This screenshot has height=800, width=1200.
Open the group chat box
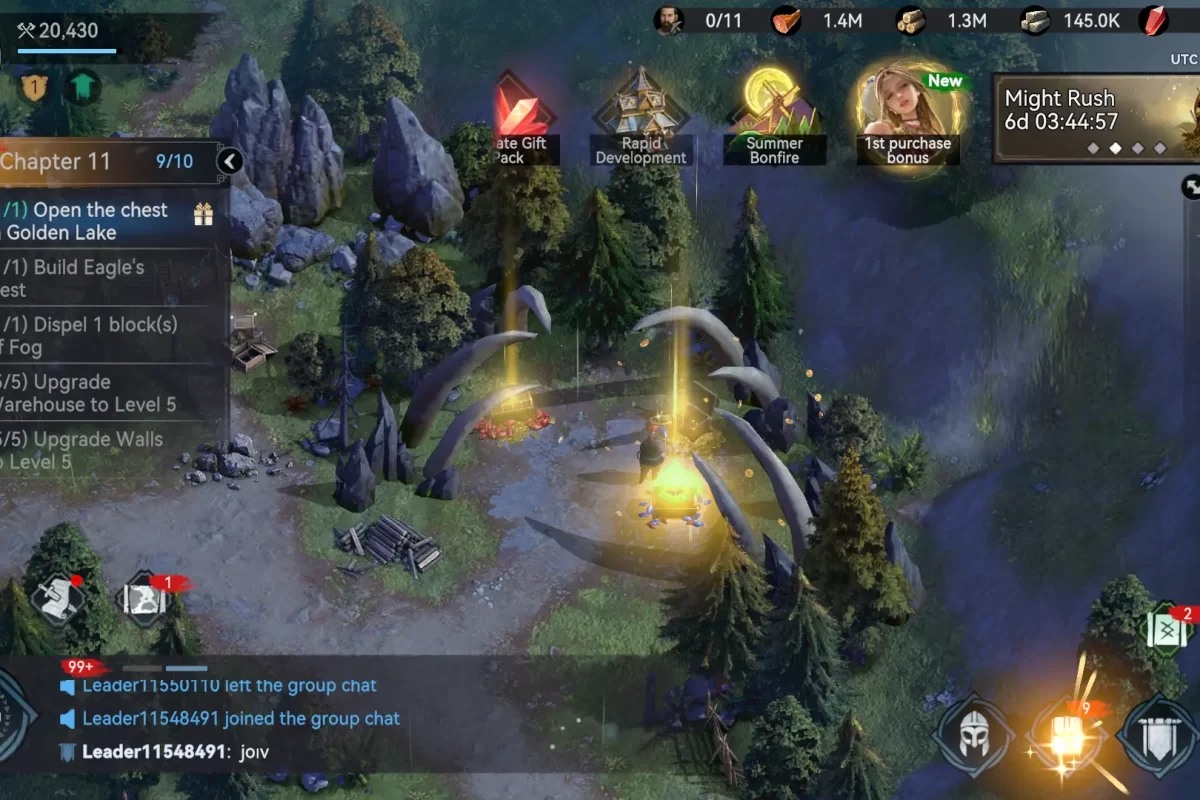[300, 718]
